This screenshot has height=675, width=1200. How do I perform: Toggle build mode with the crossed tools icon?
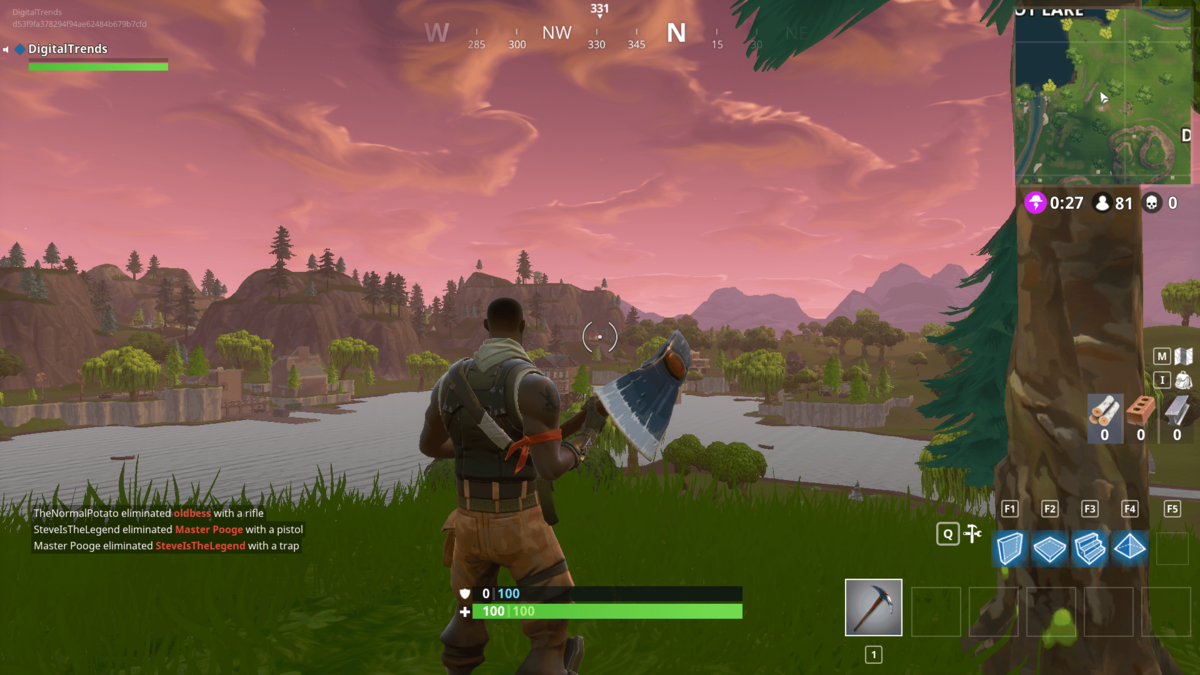[x=973, y=534]
